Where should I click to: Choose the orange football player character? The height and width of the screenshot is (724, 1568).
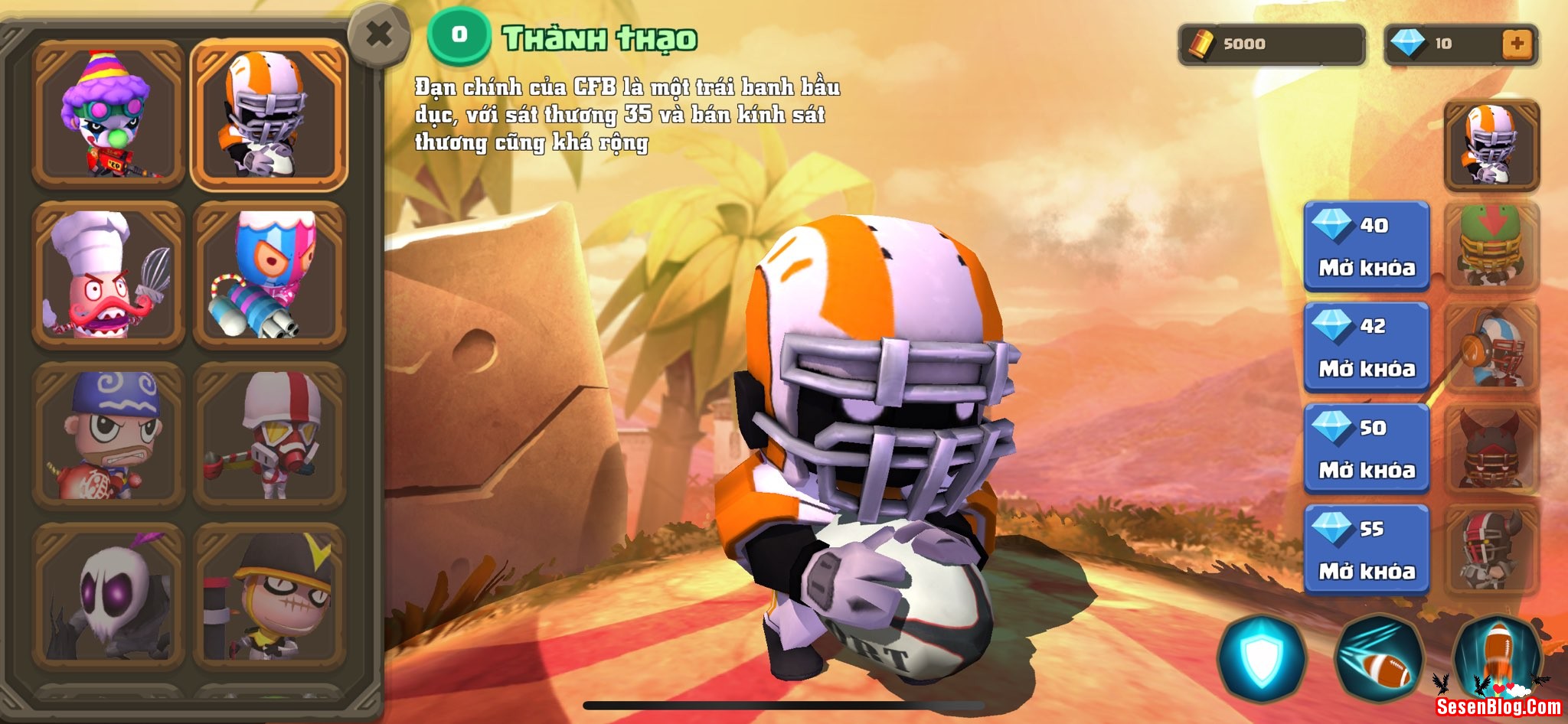point(269,113)
